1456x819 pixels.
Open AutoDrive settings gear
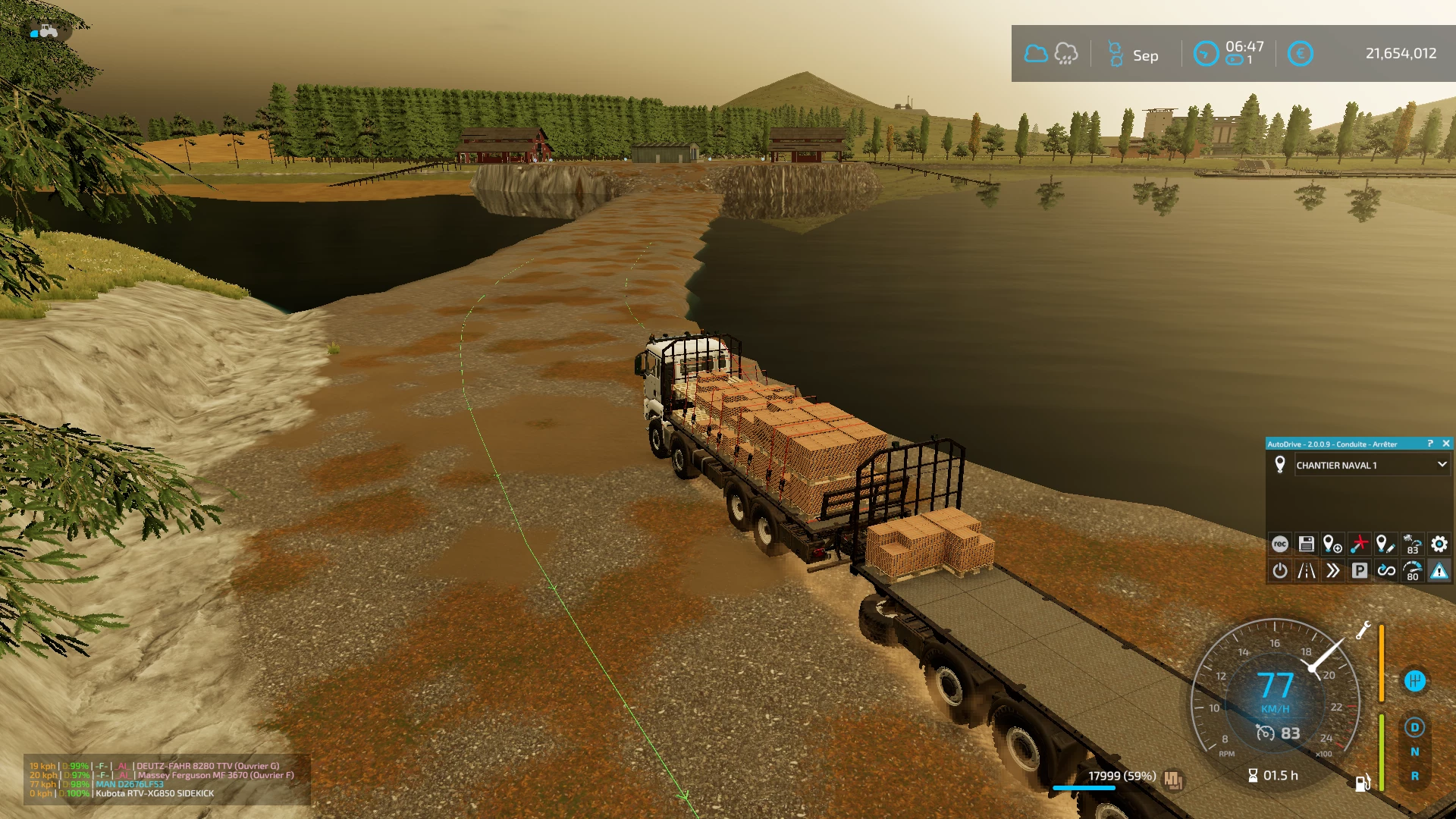(1439, 544)
